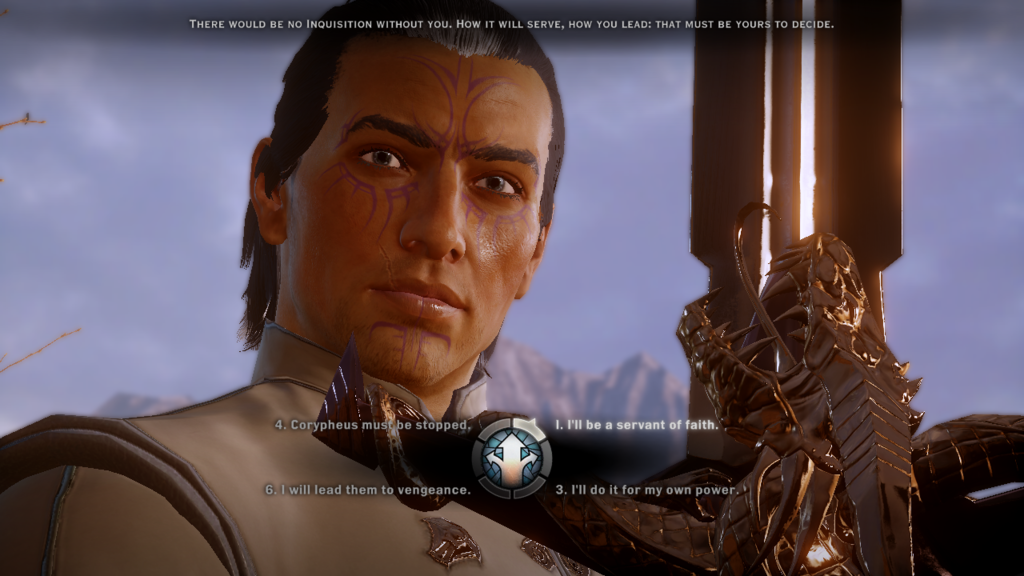Select "I'll be a servant of faith"
This screenshot has width=1024, height=576.
pos(637,425)
